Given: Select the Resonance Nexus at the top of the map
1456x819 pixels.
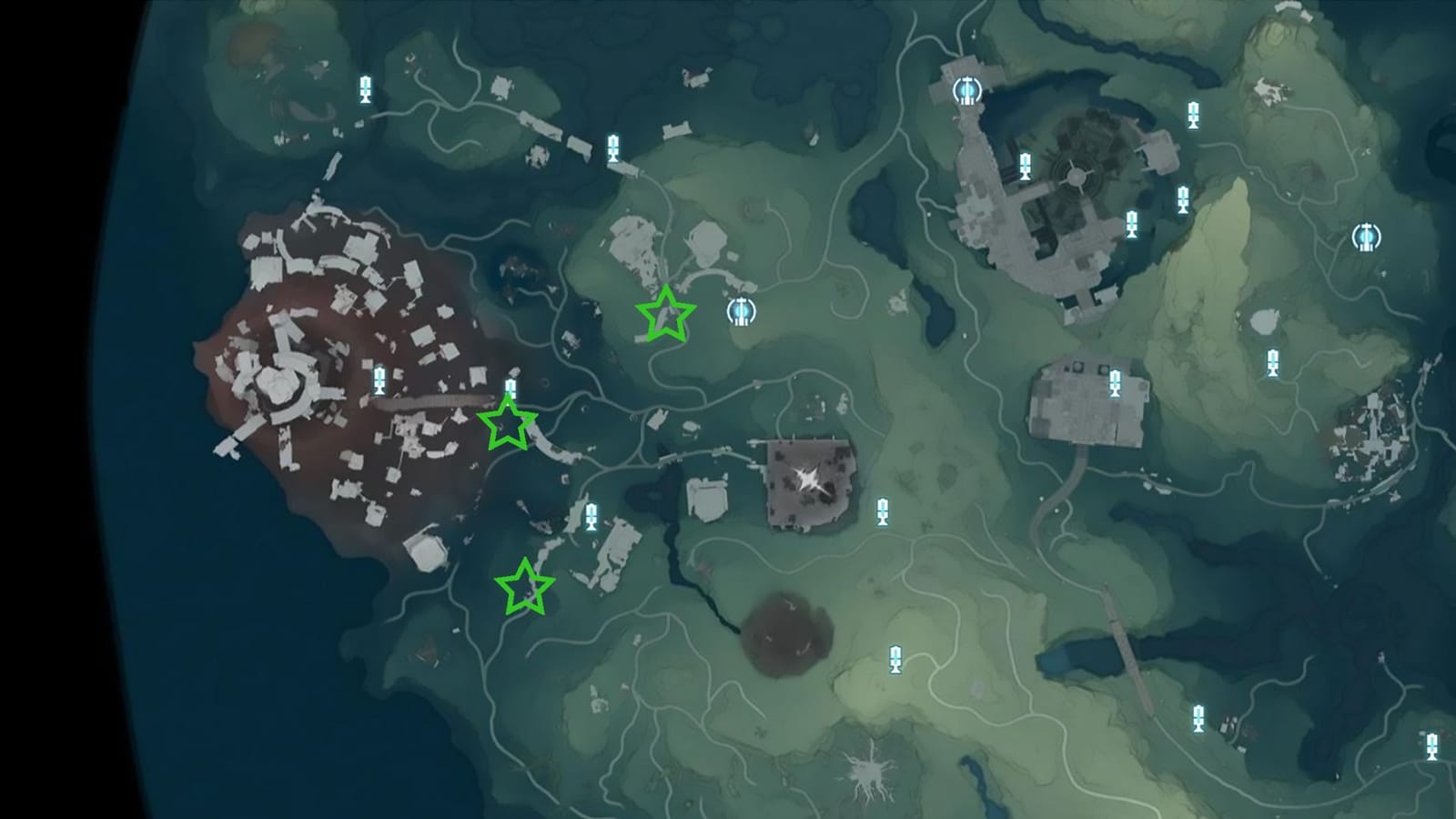Looking at the screenshot, I should [966, 88].
